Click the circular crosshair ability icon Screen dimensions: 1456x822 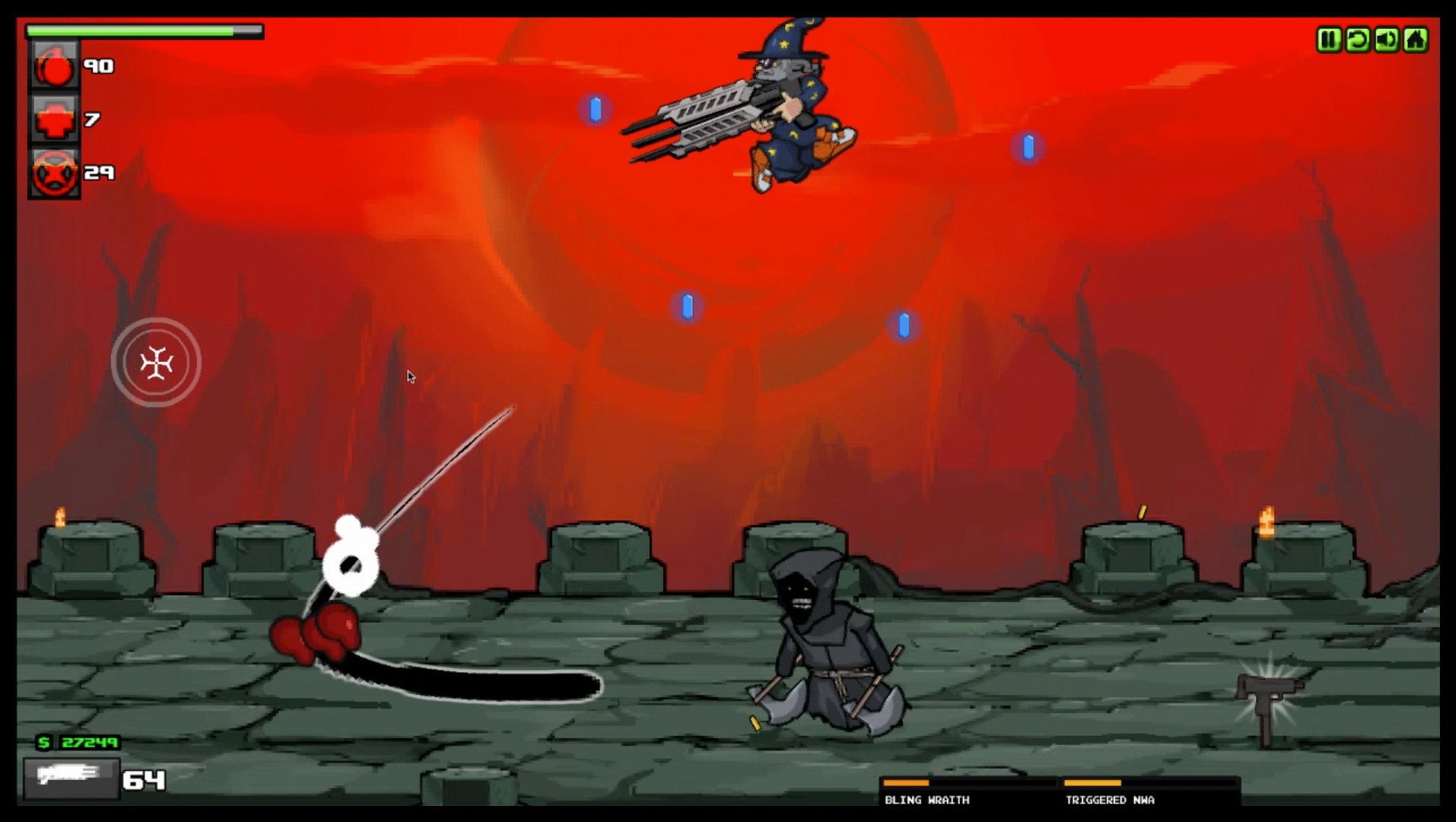coord(157,363)
